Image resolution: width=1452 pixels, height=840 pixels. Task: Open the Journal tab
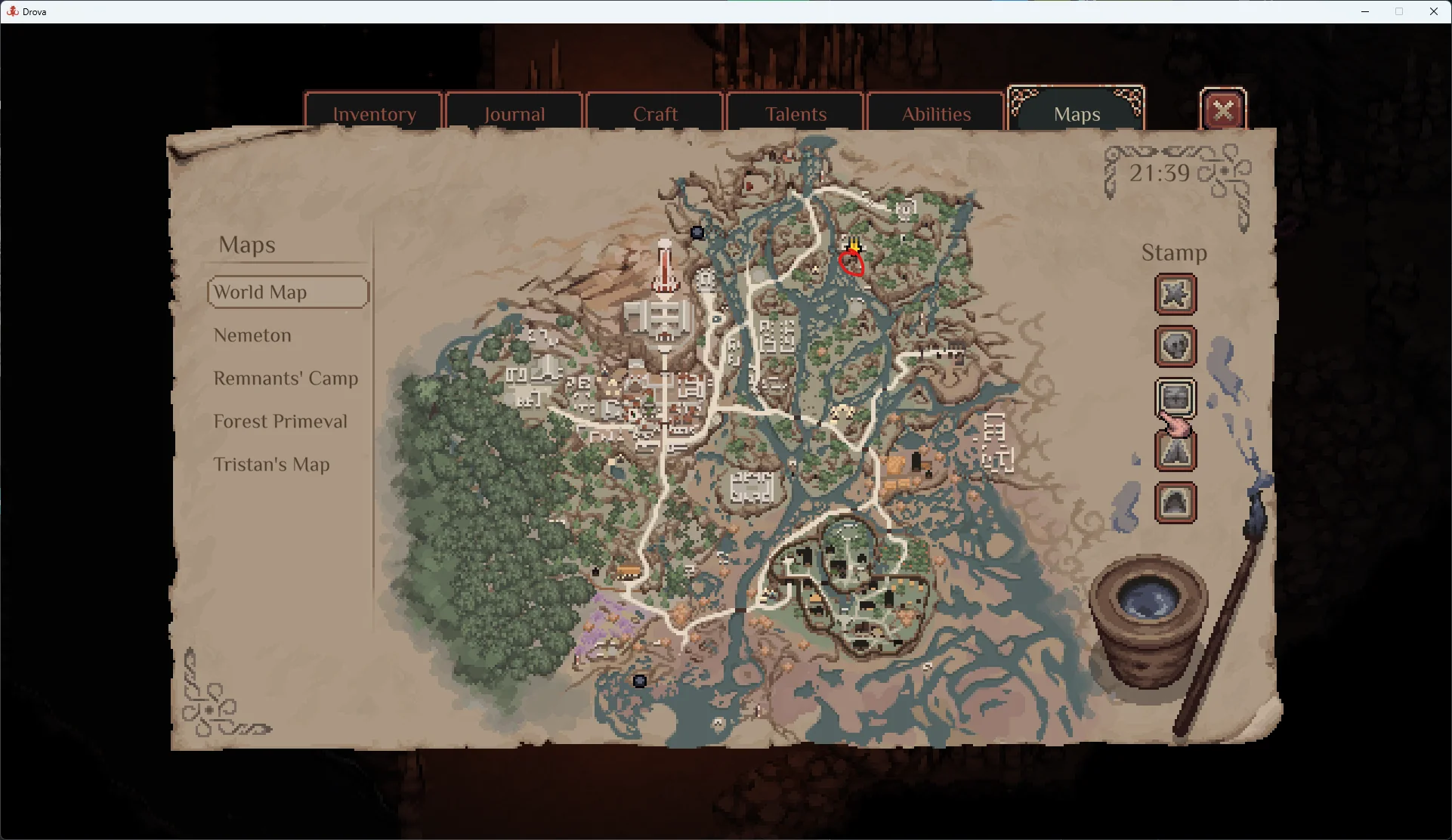[x=514, y=113]
